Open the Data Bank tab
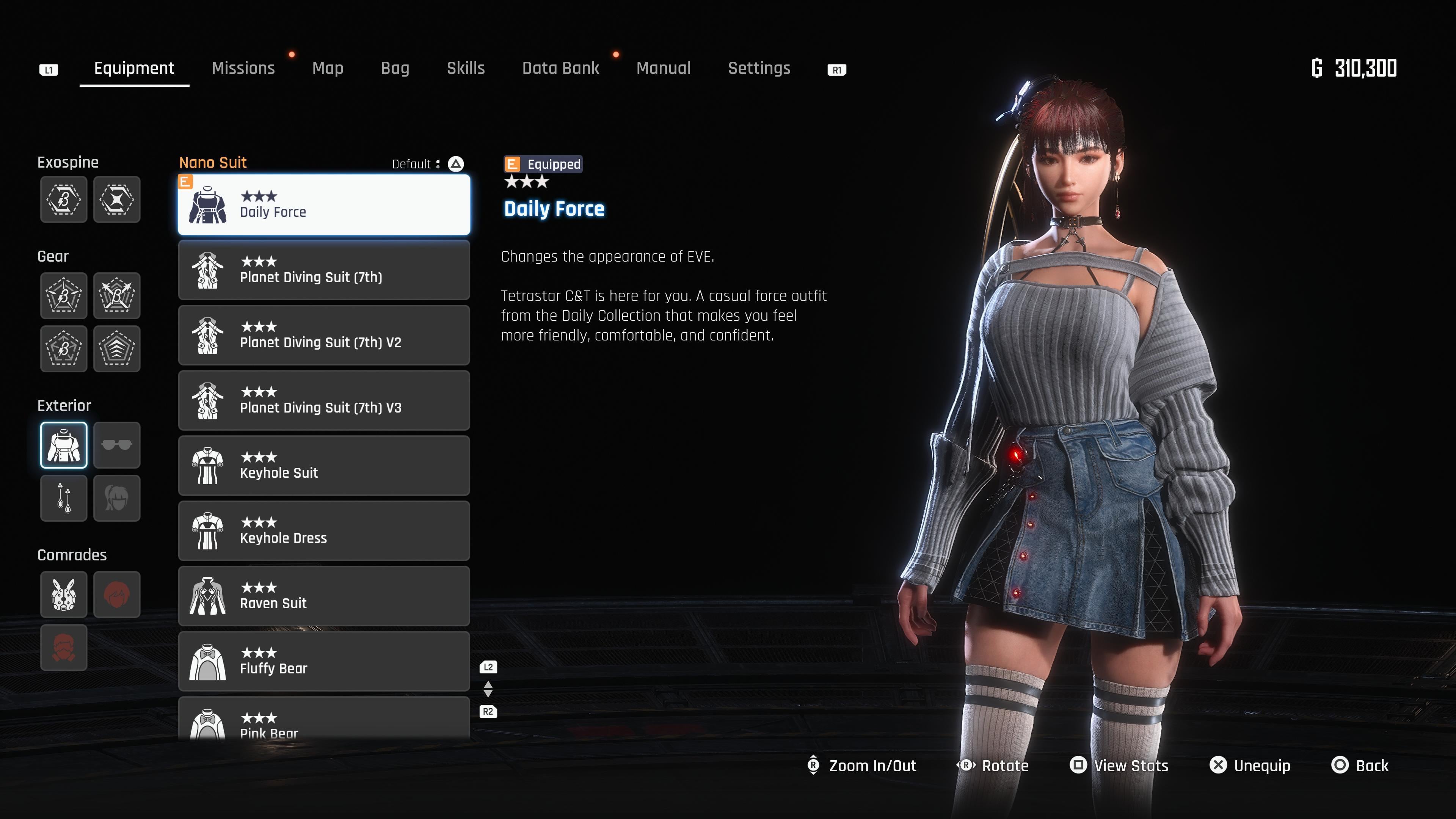This screenshot has height=819, width=1456. pos(561,68)
